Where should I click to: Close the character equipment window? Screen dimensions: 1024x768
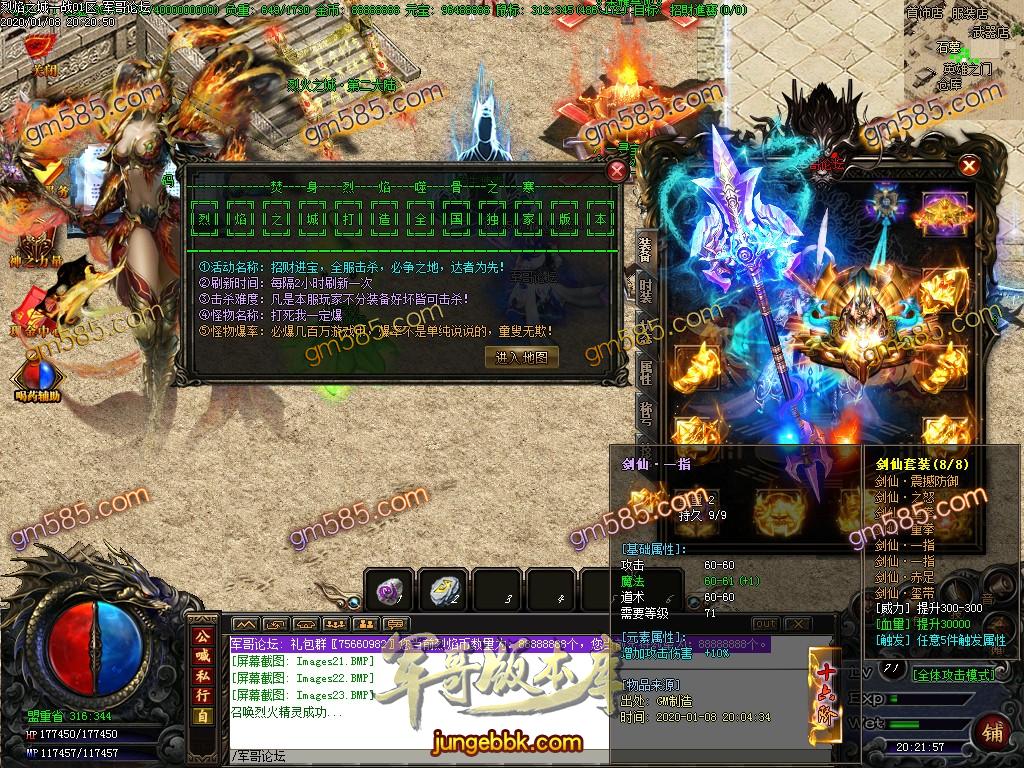(968, 166)
